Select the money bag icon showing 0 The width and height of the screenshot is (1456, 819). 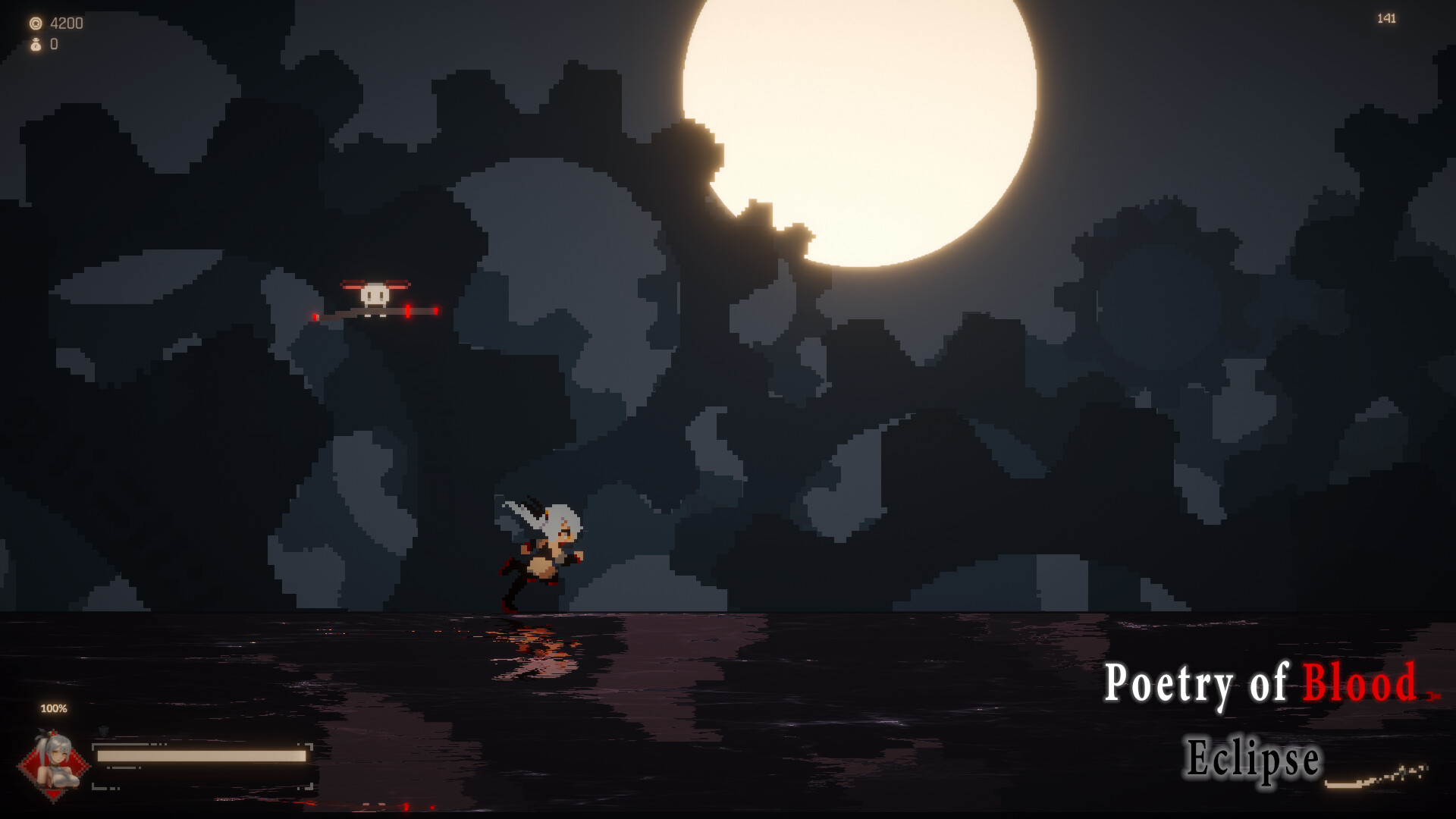36,44
